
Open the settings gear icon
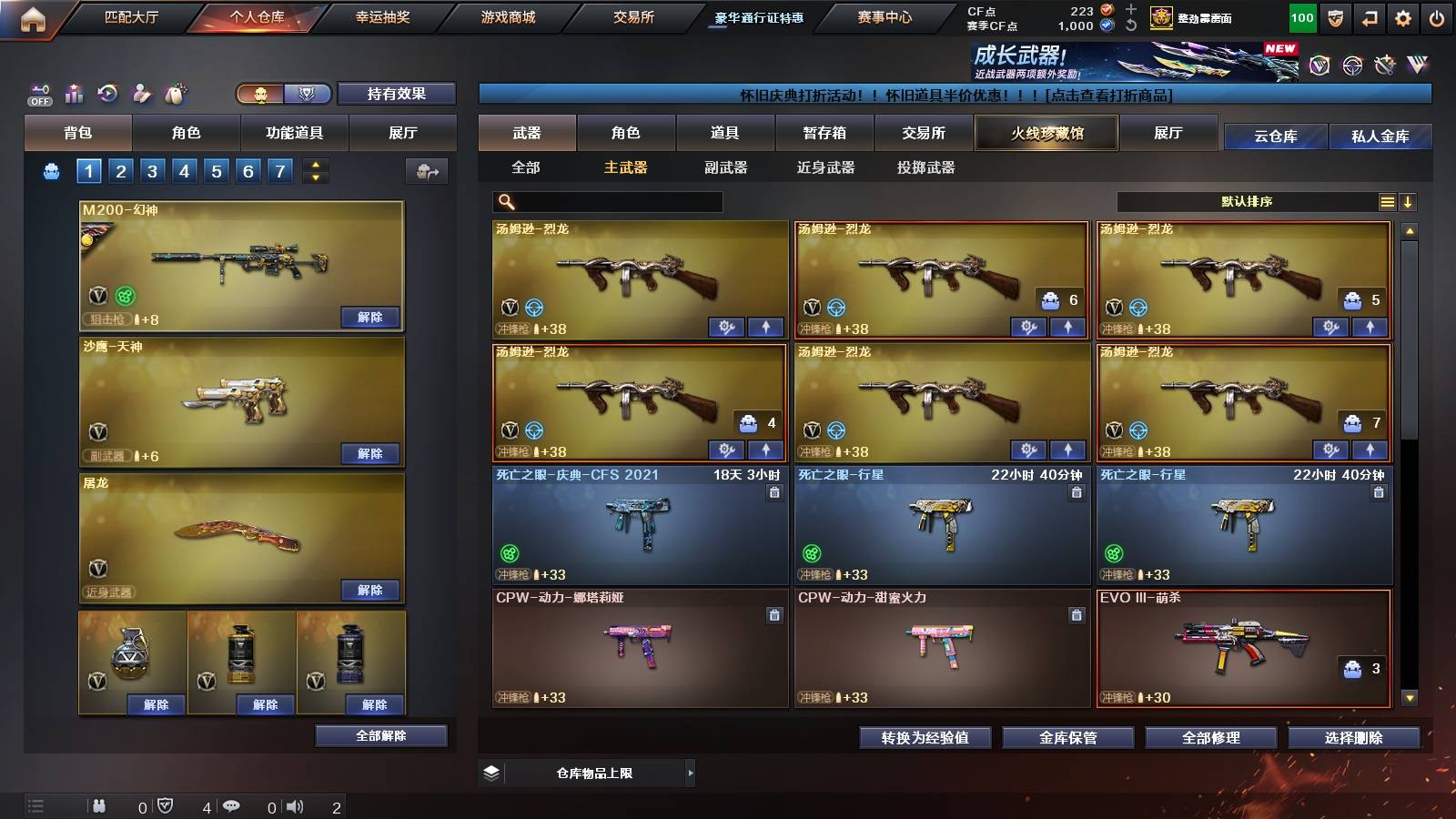point(1400,15)
